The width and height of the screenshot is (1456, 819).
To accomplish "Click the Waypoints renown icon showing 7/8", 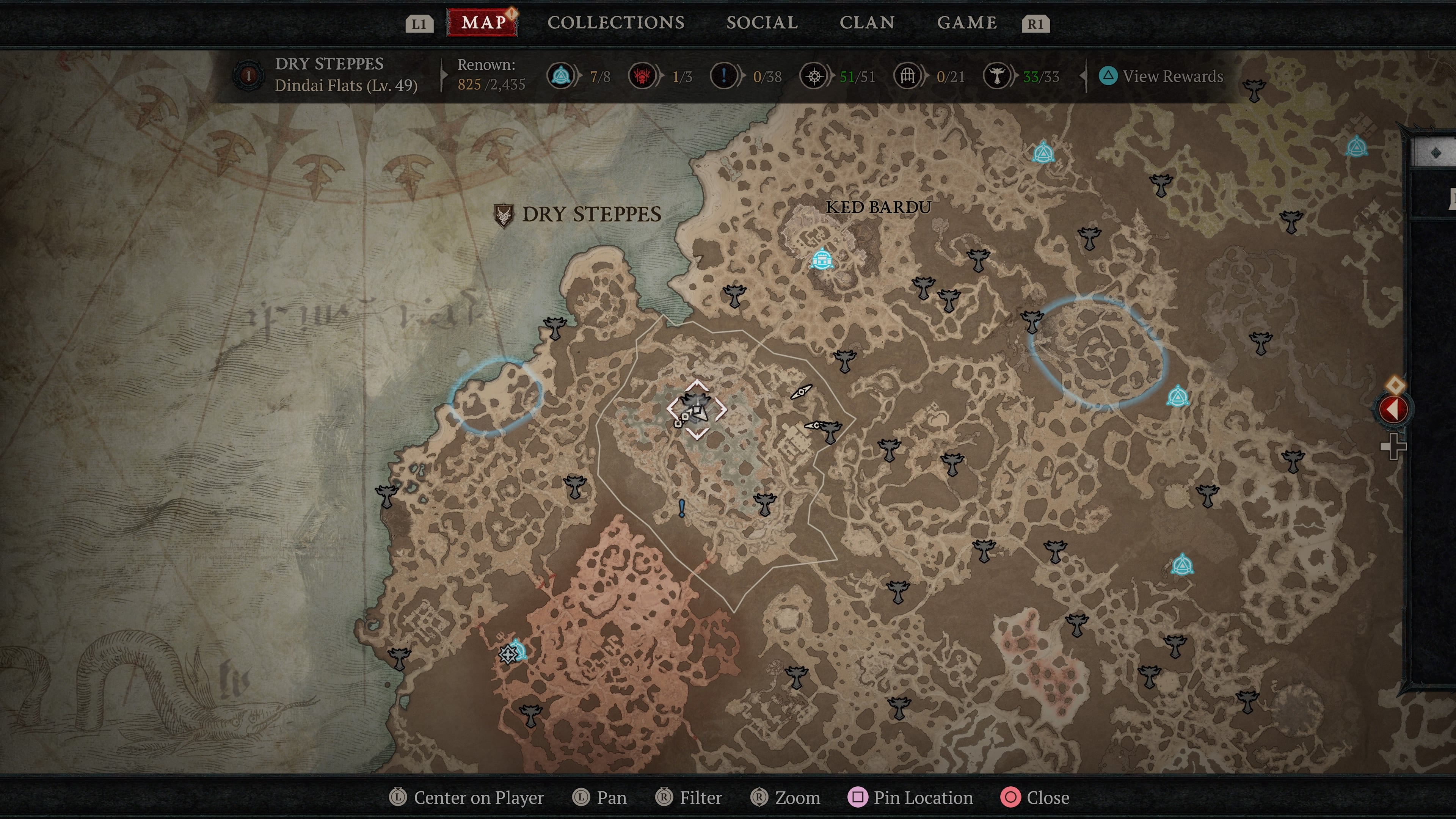I will (x=560, y=76).
